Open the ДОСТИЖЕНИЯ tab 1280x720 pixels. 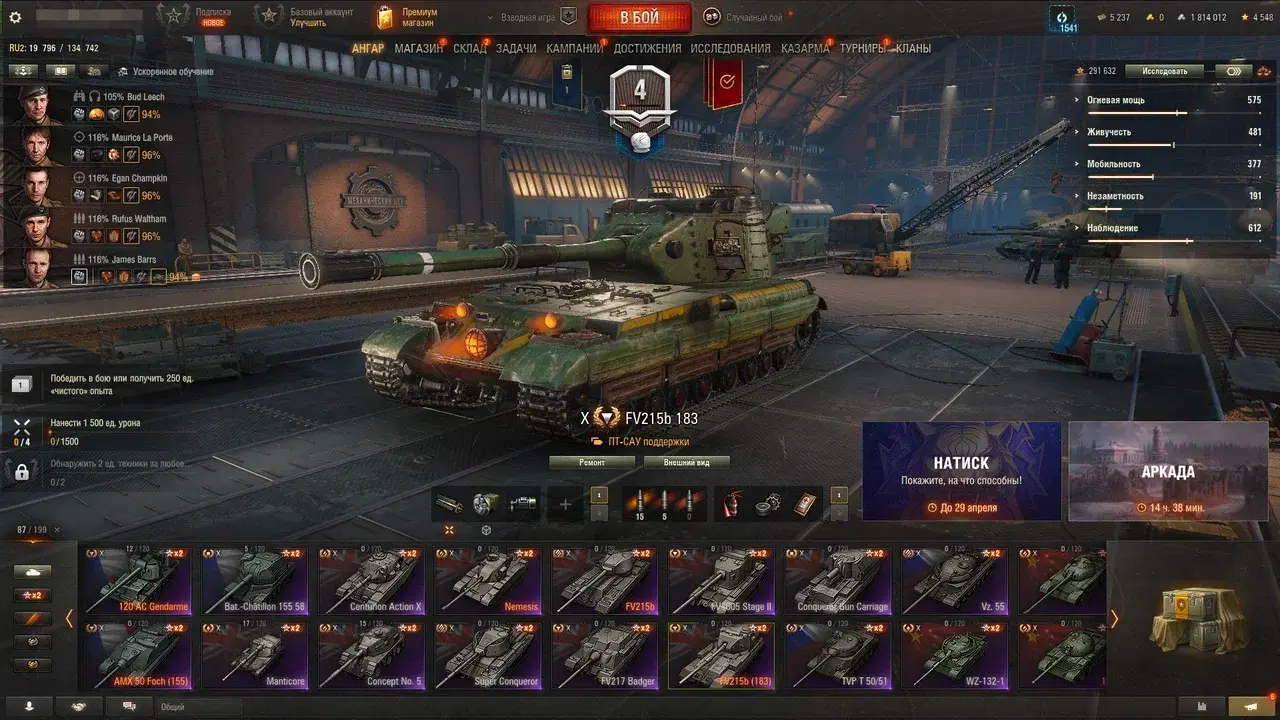coord(647,48)
